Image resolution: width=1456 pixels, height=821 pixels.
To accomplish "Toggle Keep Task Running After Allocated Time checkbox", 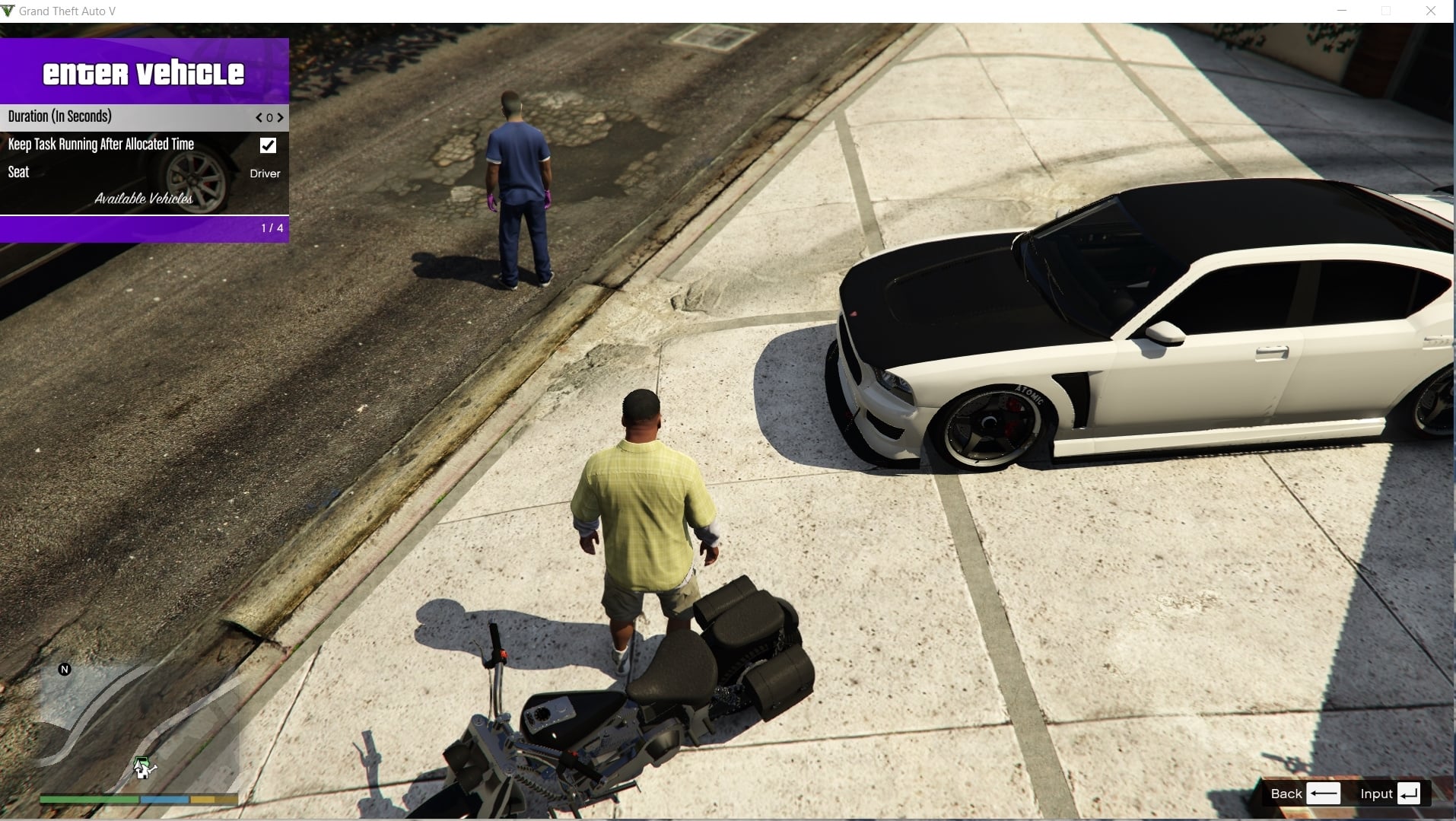I will (x=268, y=145).
